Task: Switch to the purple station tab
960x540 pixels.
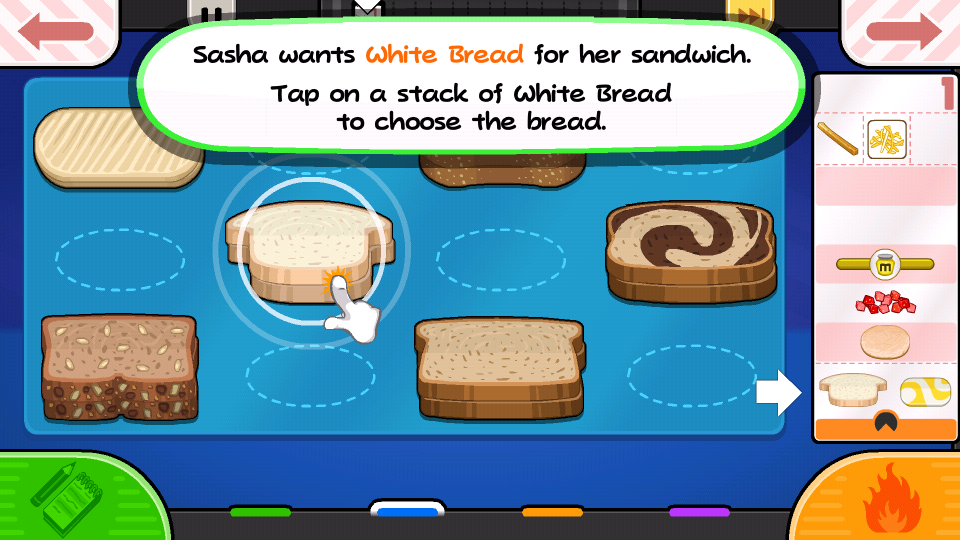Action: [x=698, y=512]
